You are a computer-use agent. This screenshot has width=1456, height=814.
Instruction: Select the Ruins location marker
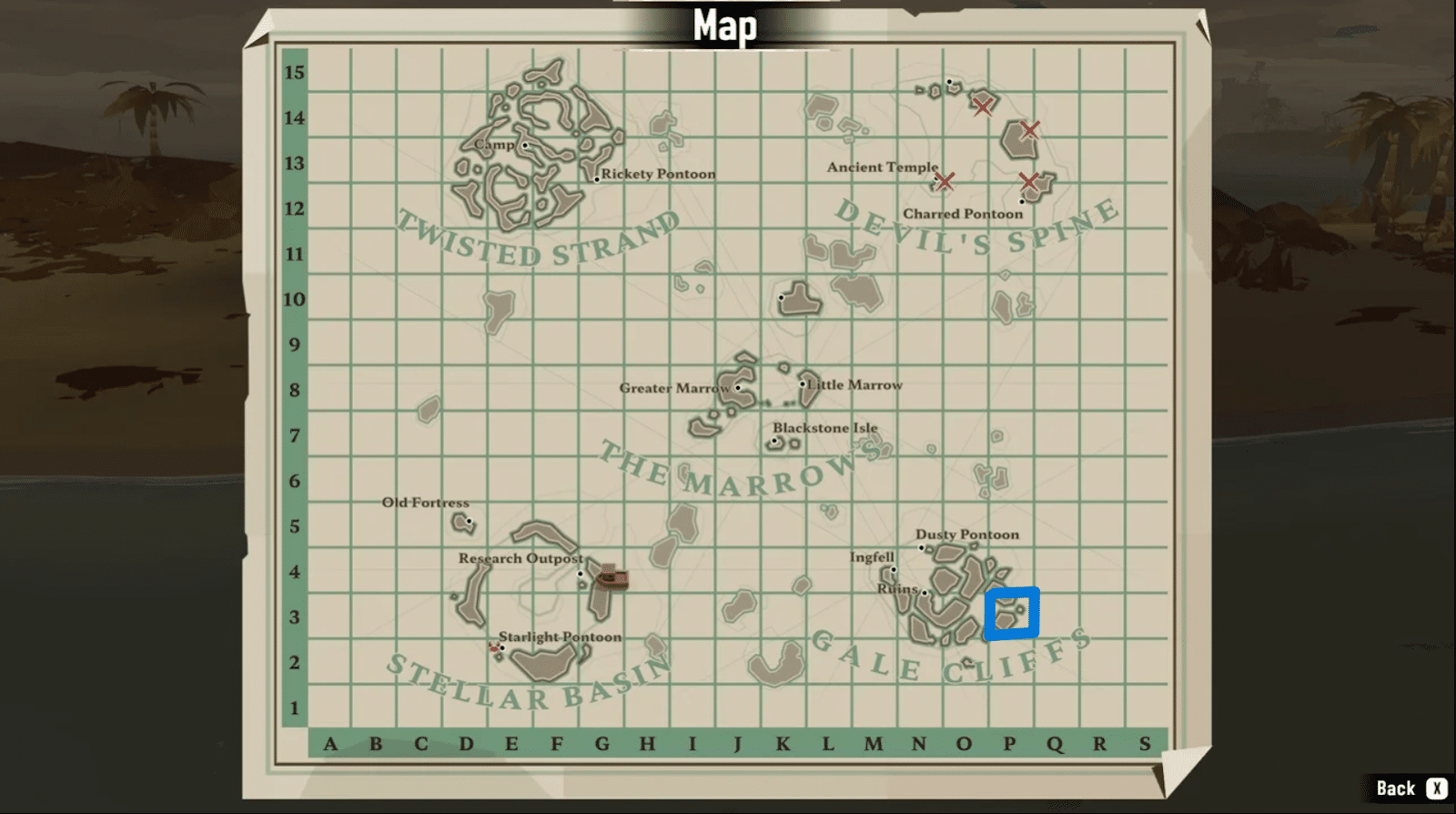point(925,593)
